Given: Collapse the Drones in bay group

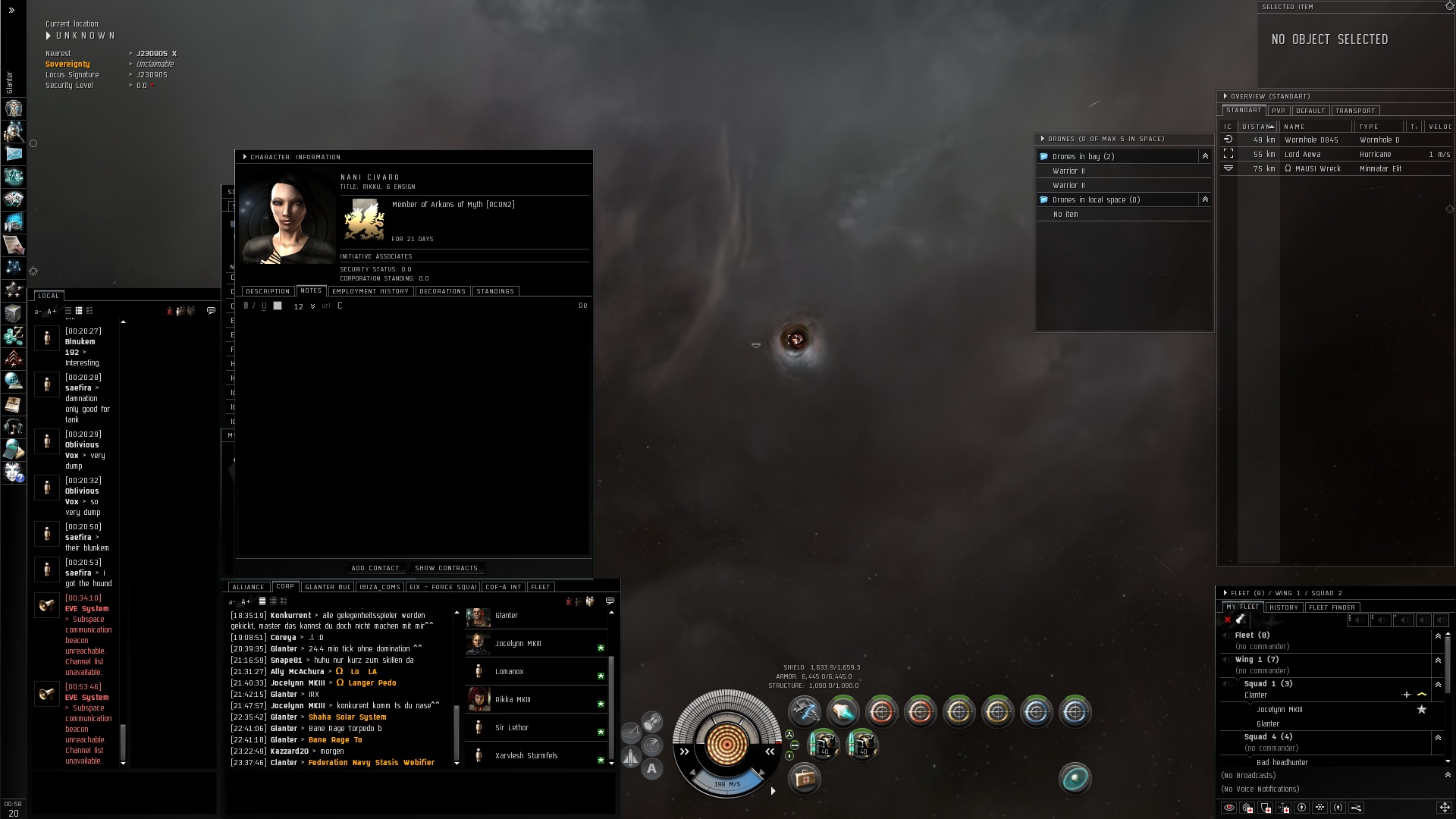Looking at the screenshot, I should click(x=1204, y=156).
